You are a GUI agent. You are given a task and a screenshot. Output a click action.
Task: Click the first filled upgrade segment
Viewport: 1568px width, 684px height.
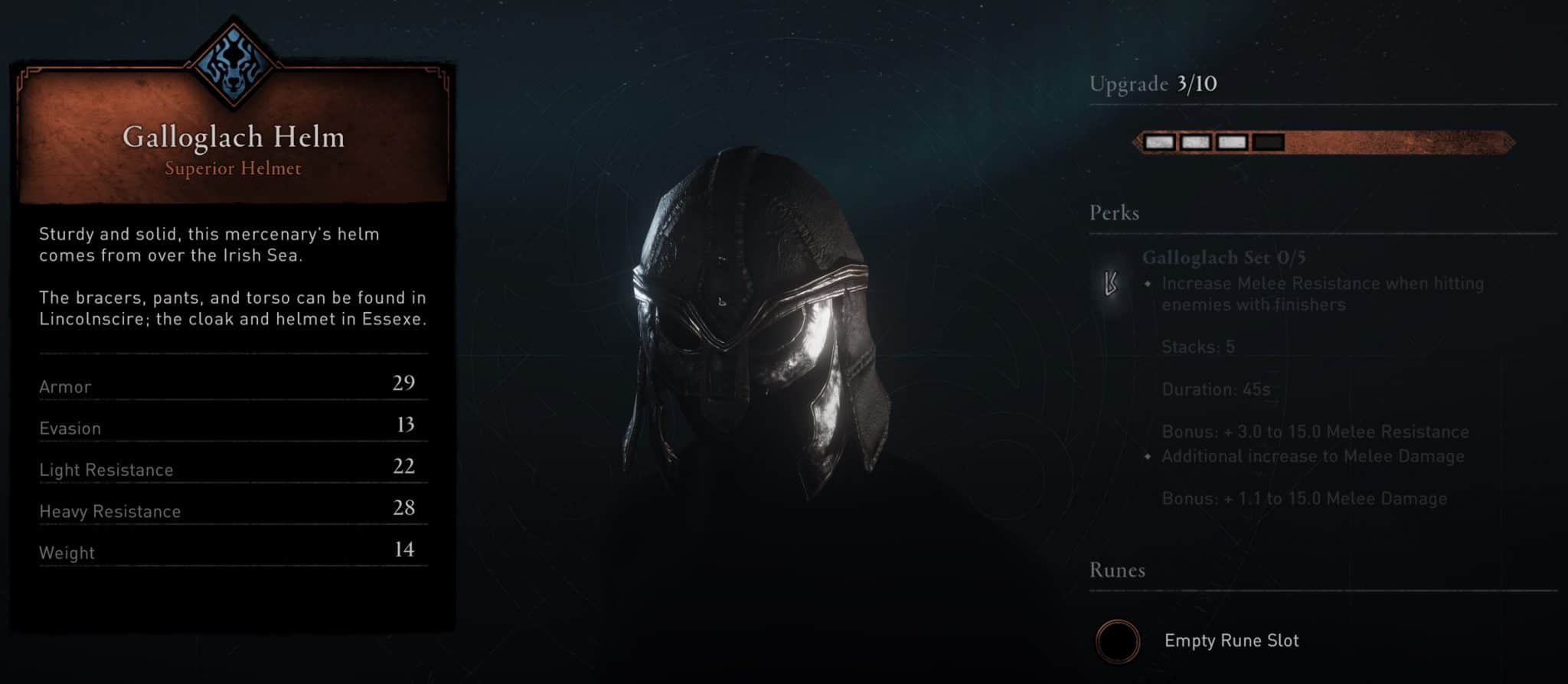(x=1158, y=142)
